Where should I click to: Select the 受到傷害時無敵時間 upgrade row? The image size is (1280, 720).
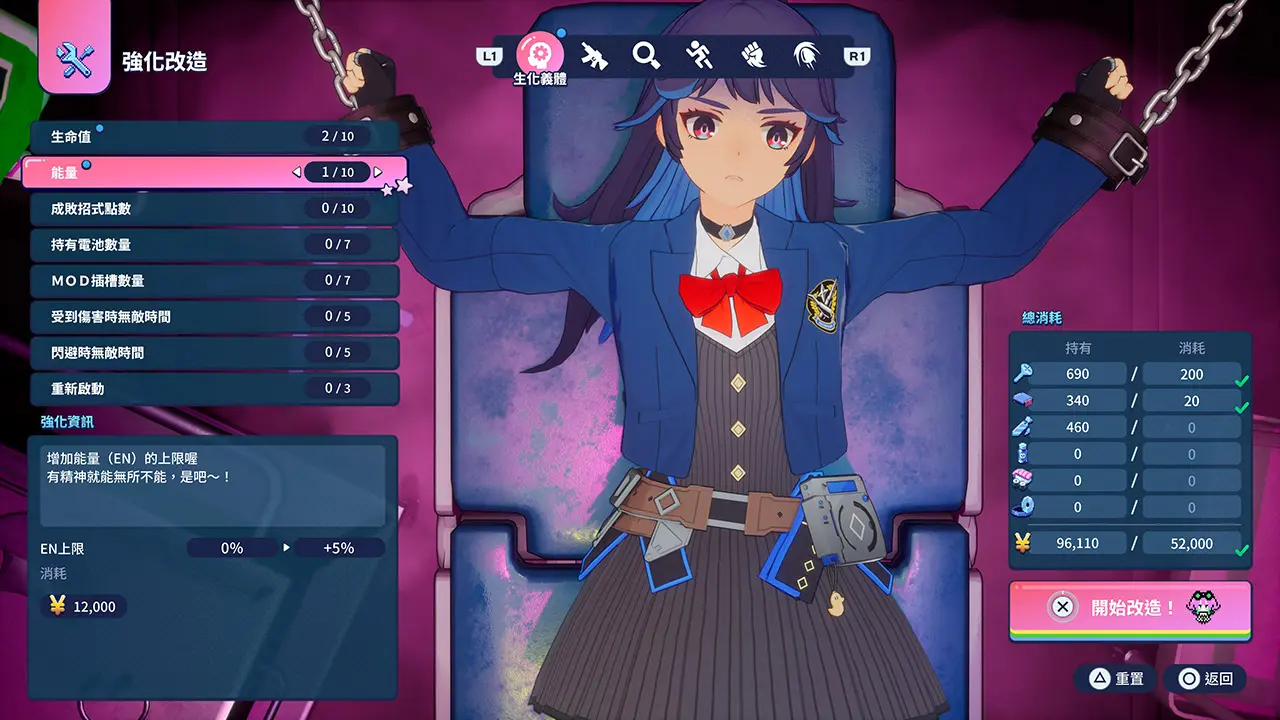pos(214,317)
